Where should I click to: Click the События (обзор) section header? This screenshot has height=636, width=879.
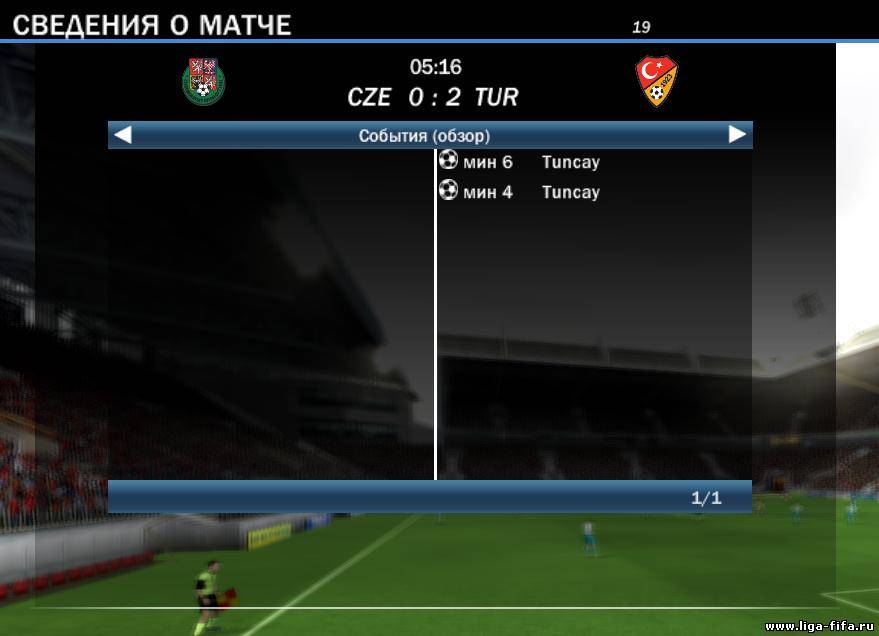[424, 135]
